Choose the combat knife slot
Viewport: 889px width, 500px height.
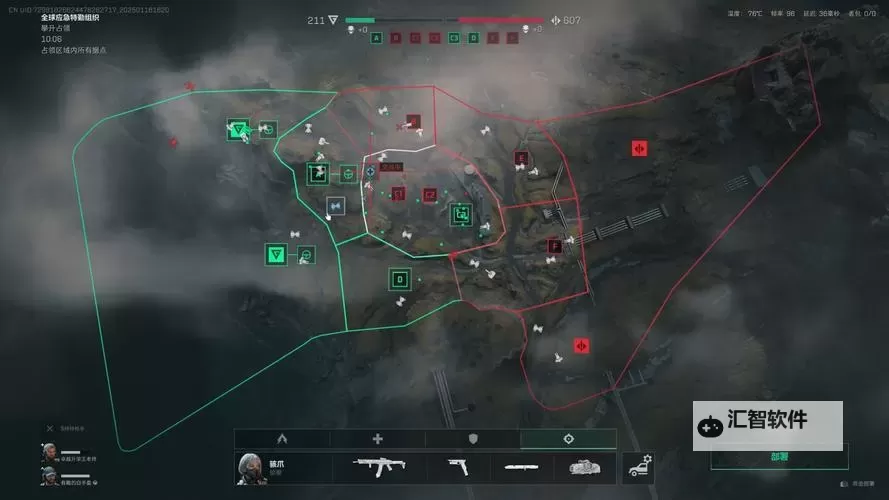pyautogui.click(x=521, y=466)
